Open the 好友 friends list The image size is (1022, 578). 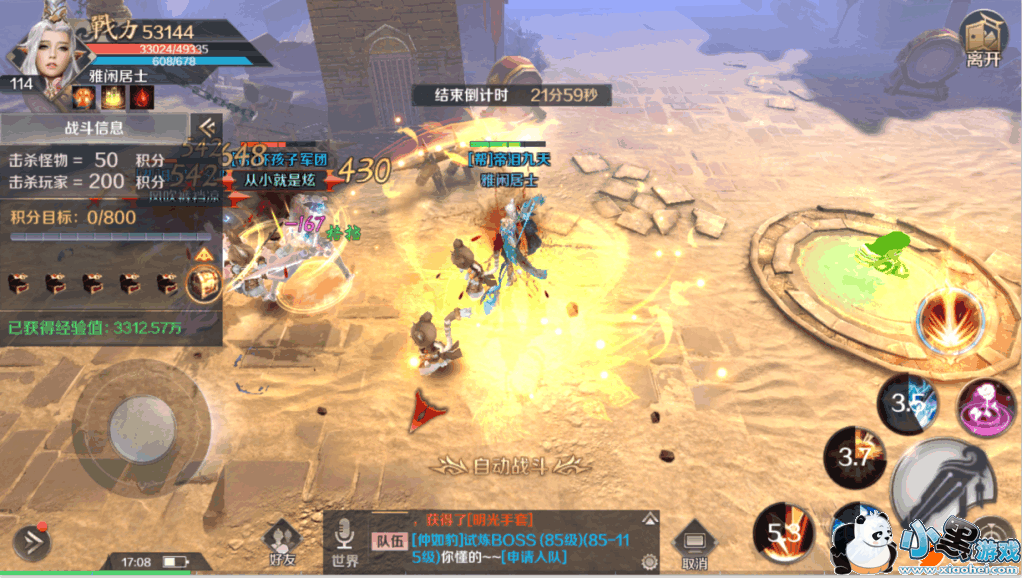click(282, 543)
